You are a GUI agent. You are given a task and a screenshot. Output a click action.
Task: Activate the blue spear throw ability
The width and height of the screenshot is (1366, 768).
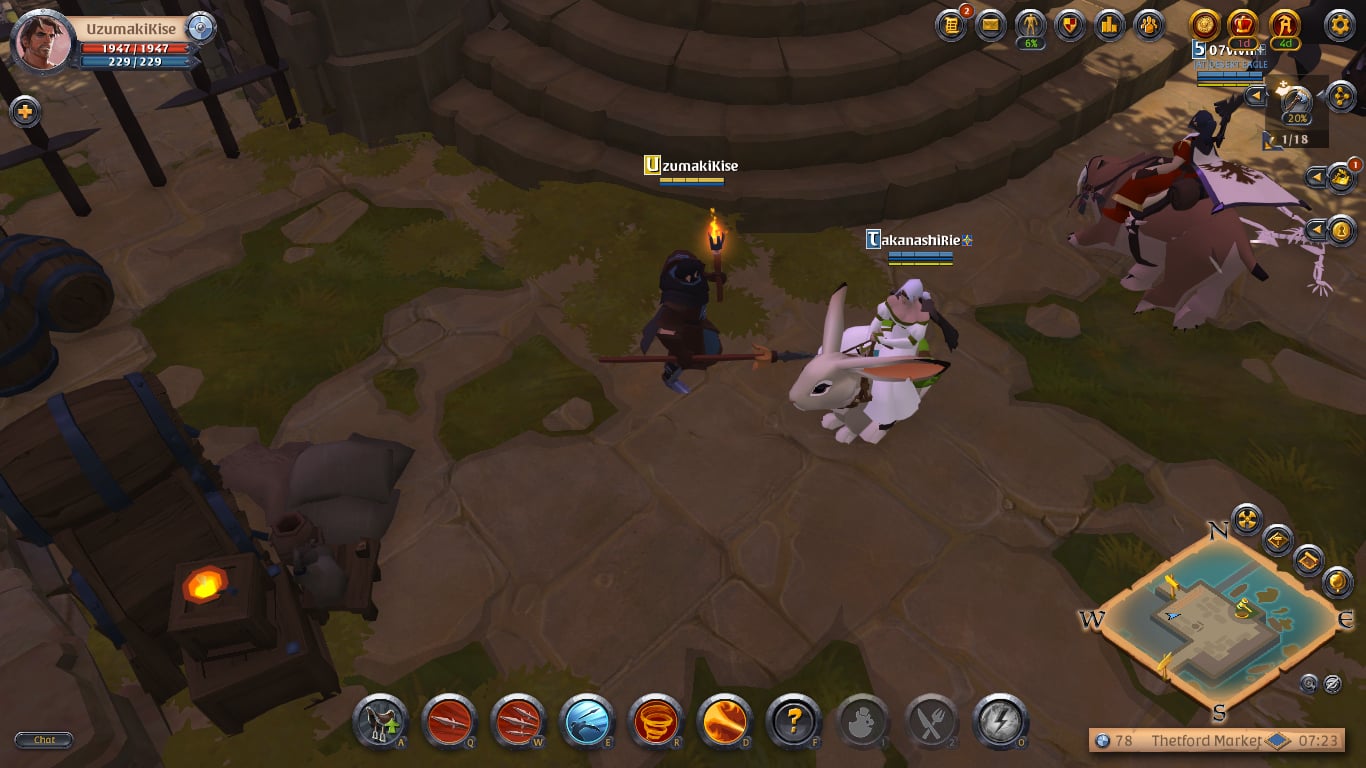[587, 721]
